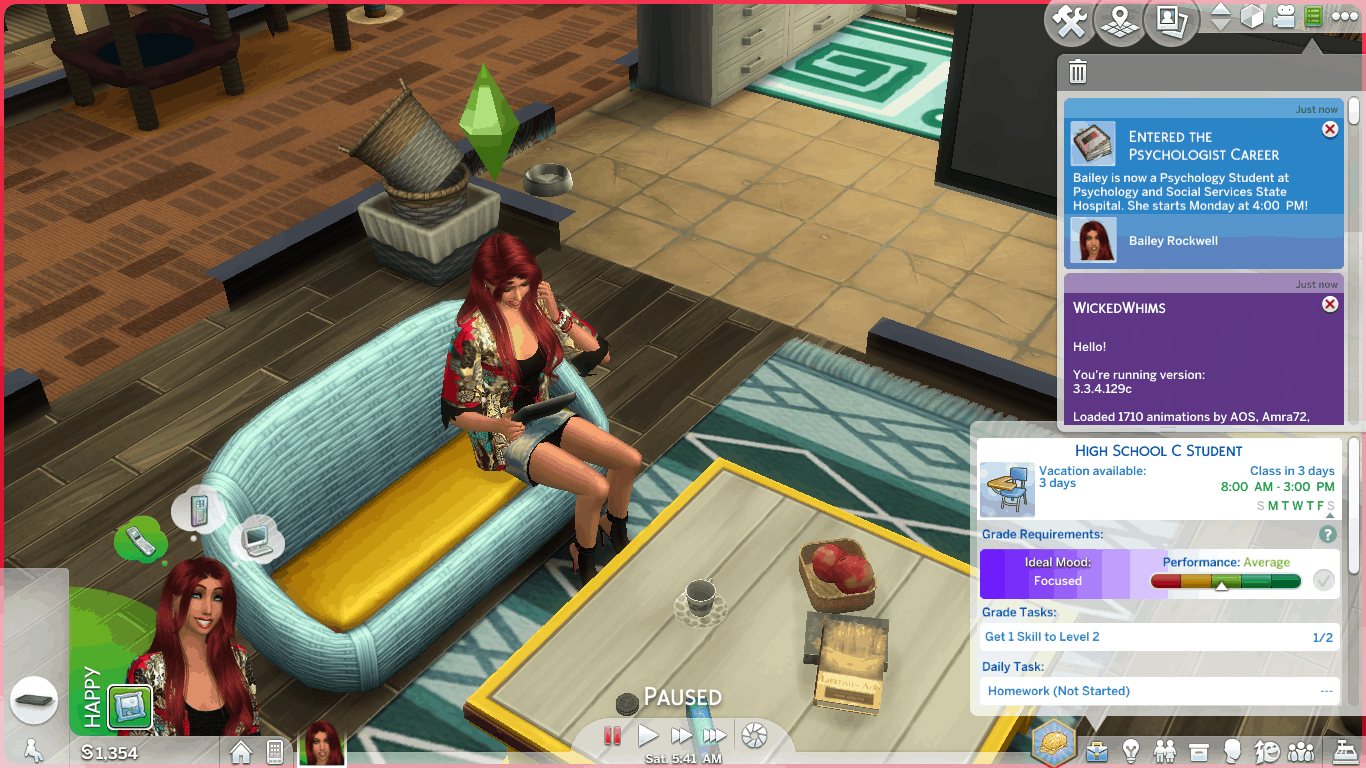This screenshot has width=1366, height=768.
Task: Open camera controls with the video camera icon
Action: (1284, 17)
